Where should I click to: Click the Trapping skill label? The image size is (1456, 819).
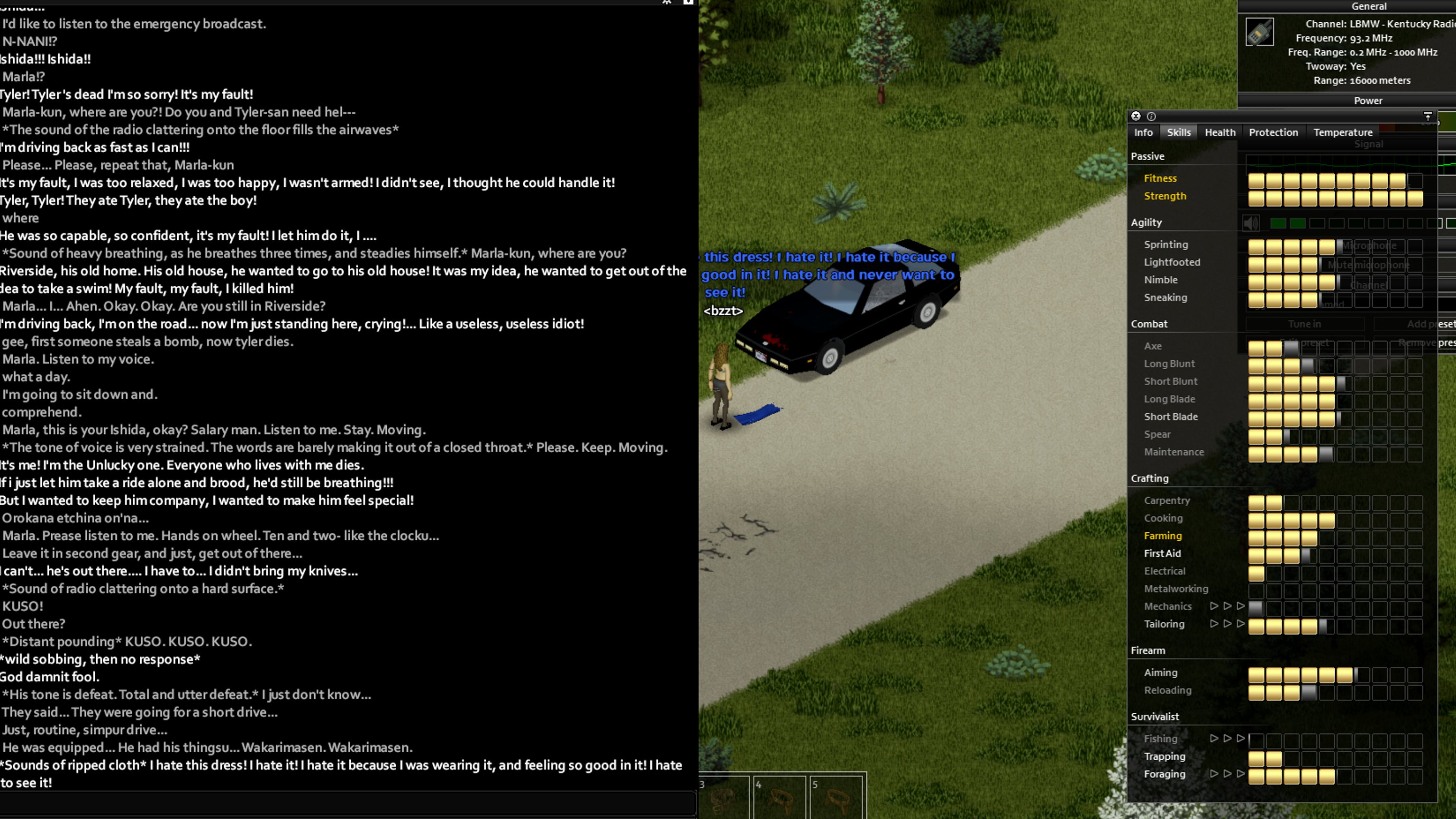[x=1165, y=756]
